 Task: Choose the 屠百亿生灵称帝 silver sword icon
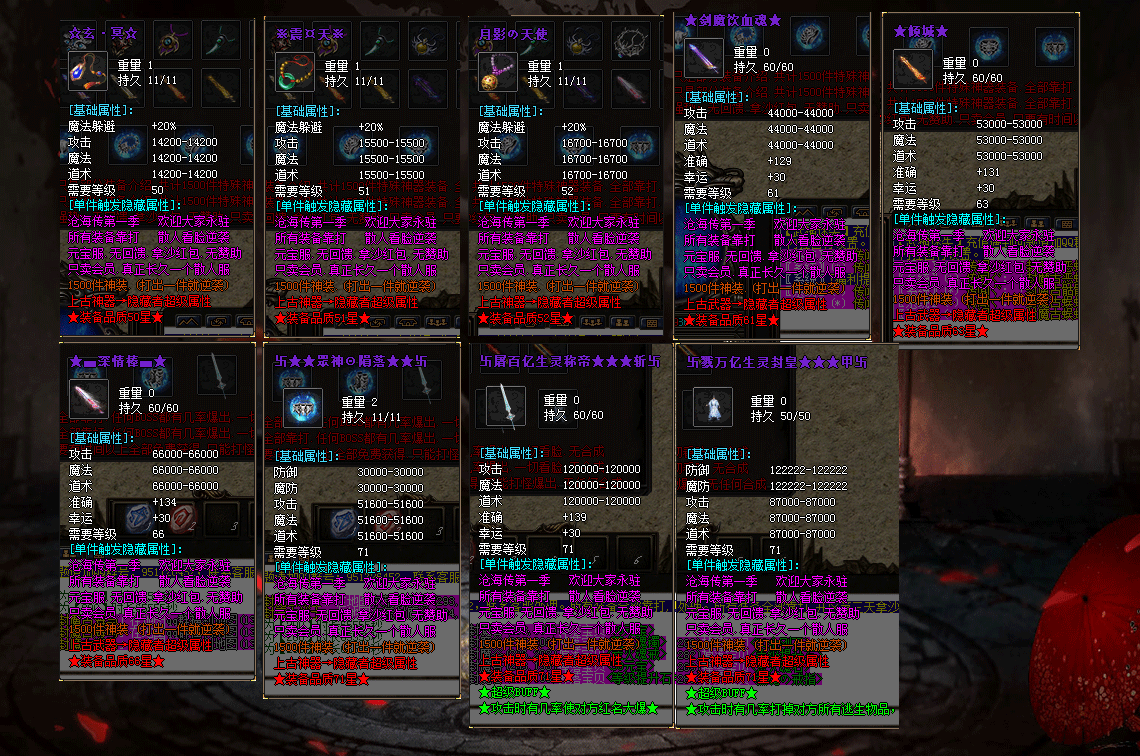pyautogui.click(x=506, y=407)
